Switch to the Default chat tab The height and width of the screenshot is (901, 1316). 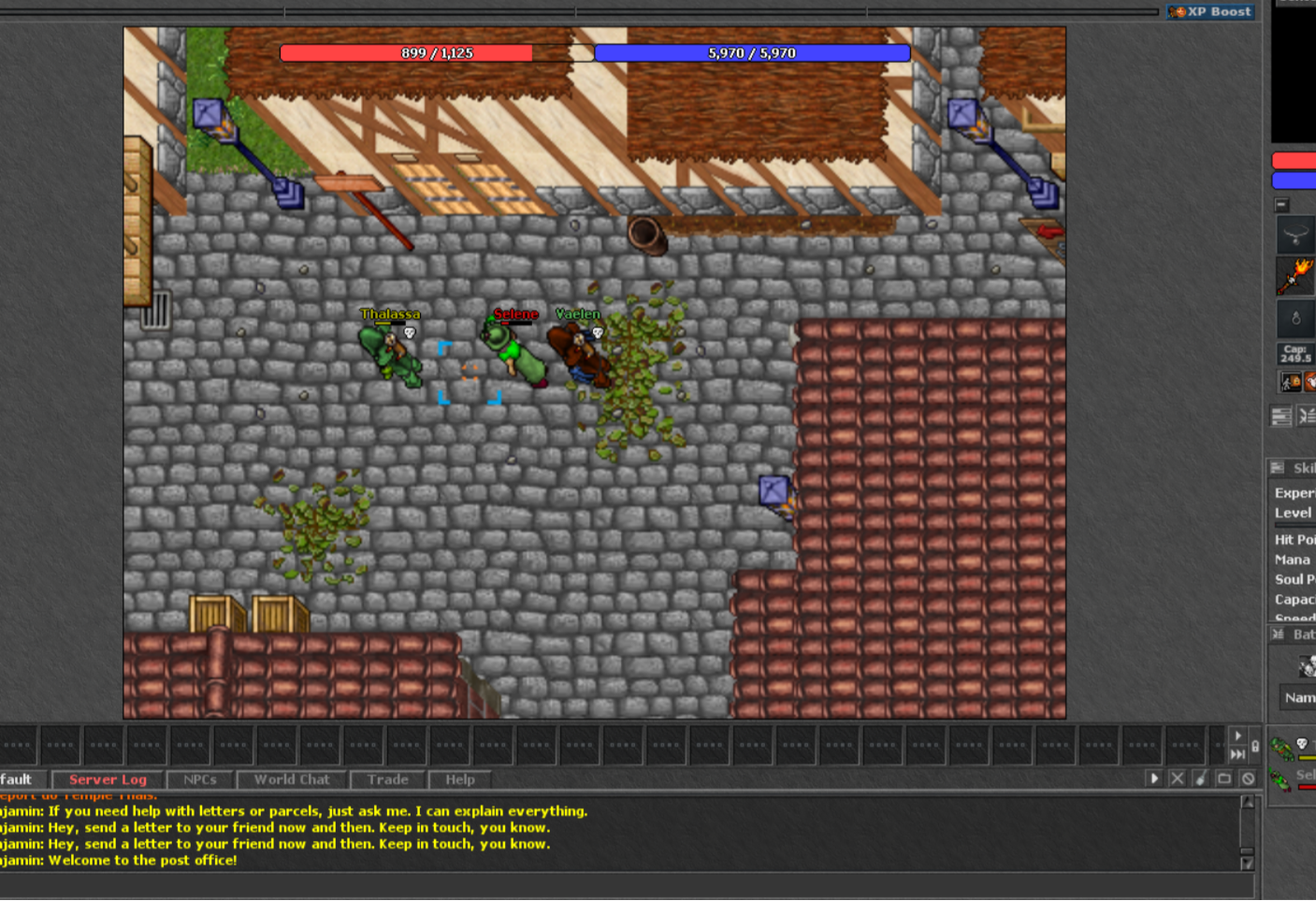click(x=17, y=779)
